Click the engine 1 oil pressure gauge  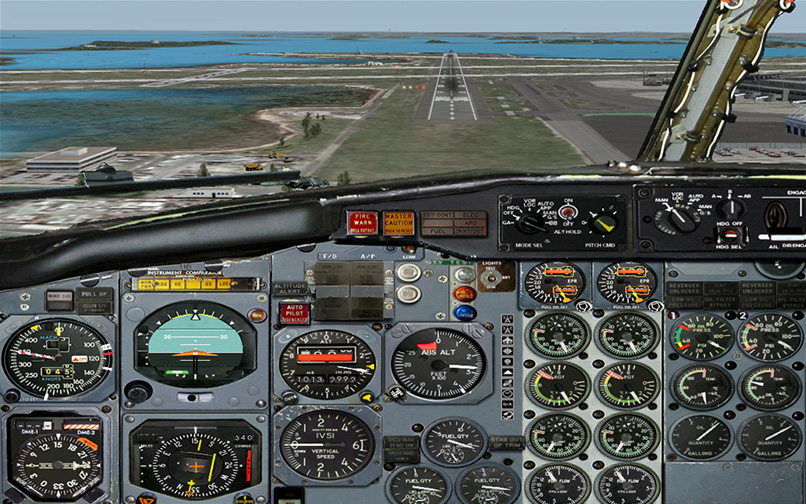tap(701, 337)
